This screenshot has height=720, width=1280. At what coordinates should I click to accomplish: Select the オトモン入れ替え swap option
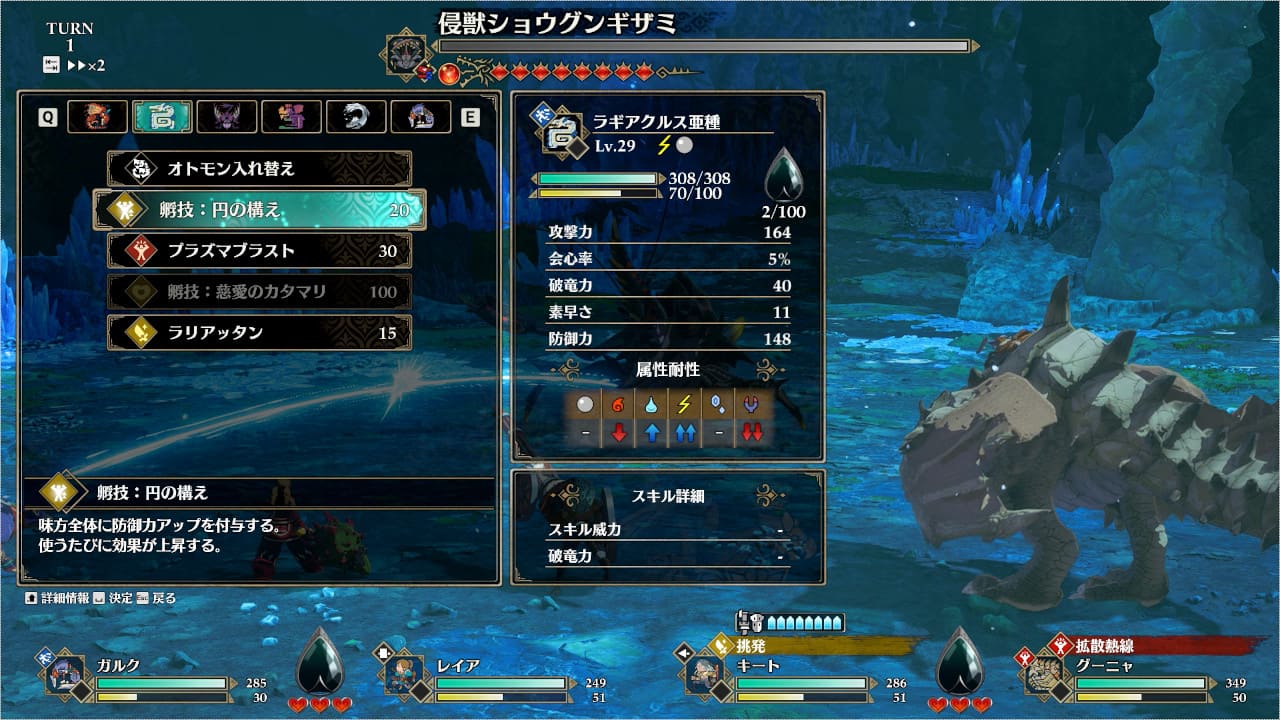tap(259, 169)
